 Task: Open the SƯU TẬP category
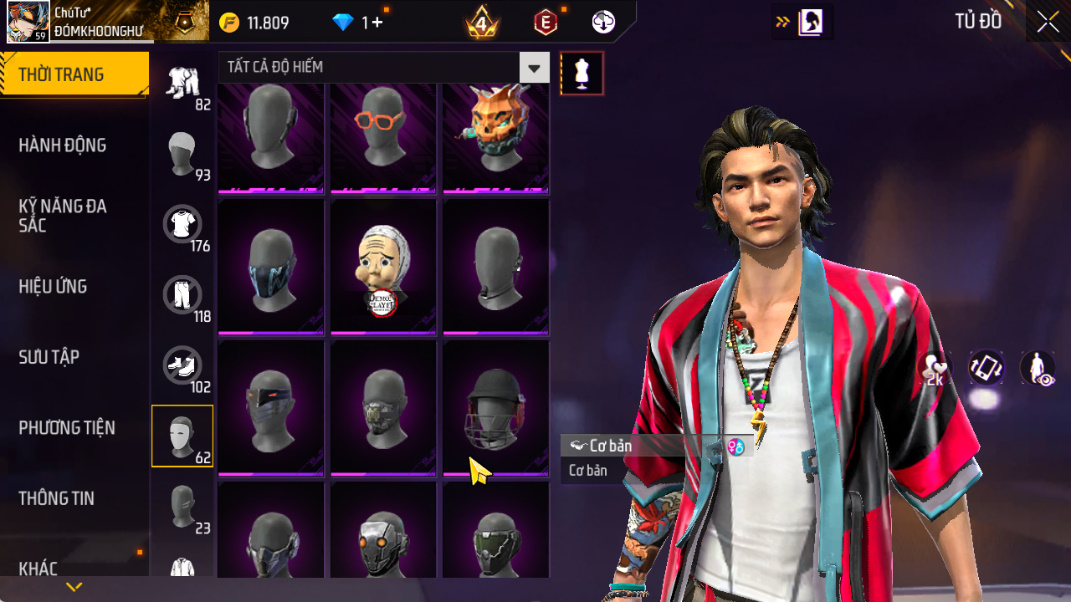coord(49,357)
